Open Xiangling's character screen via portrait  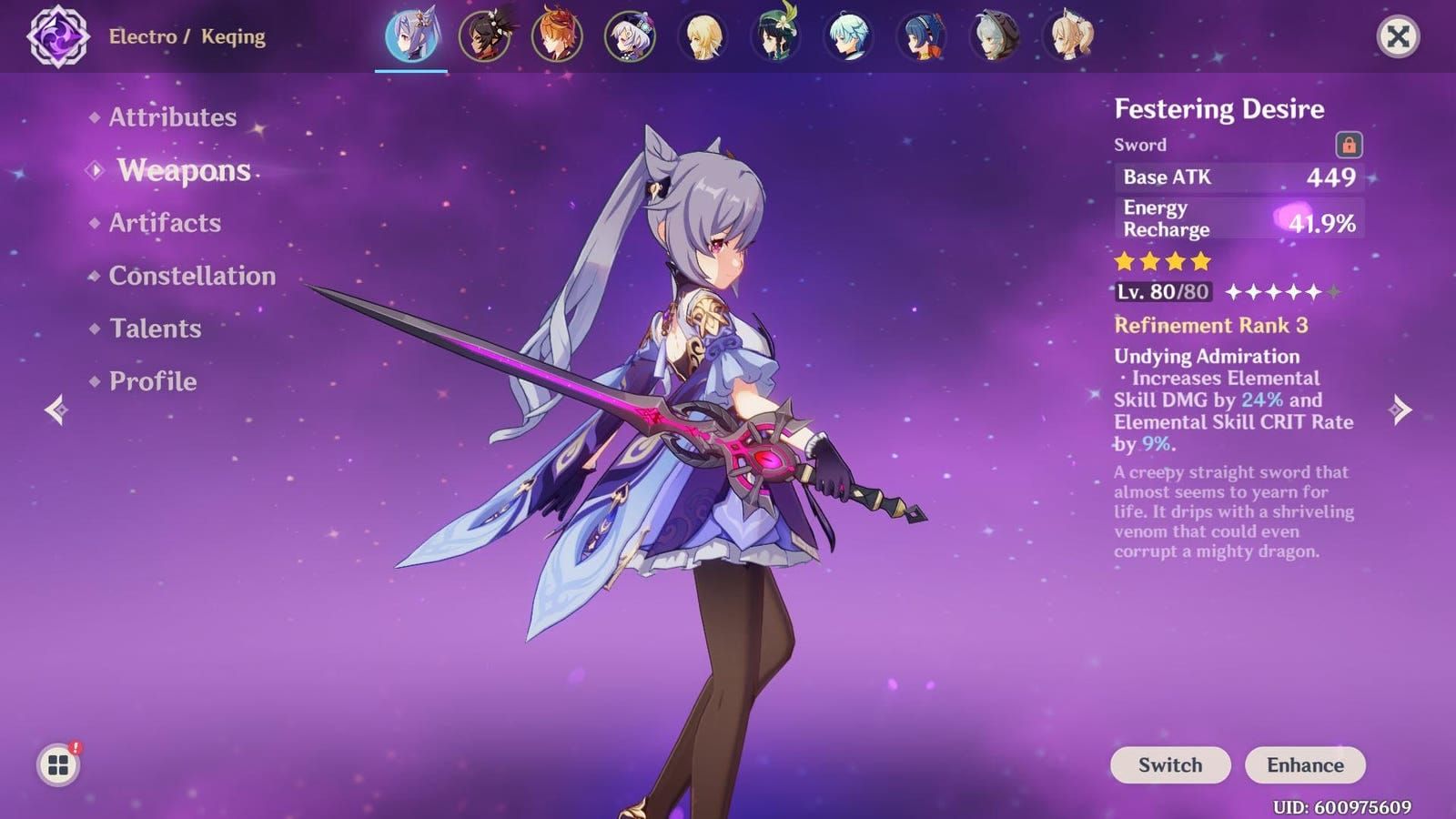coord(920,36)
